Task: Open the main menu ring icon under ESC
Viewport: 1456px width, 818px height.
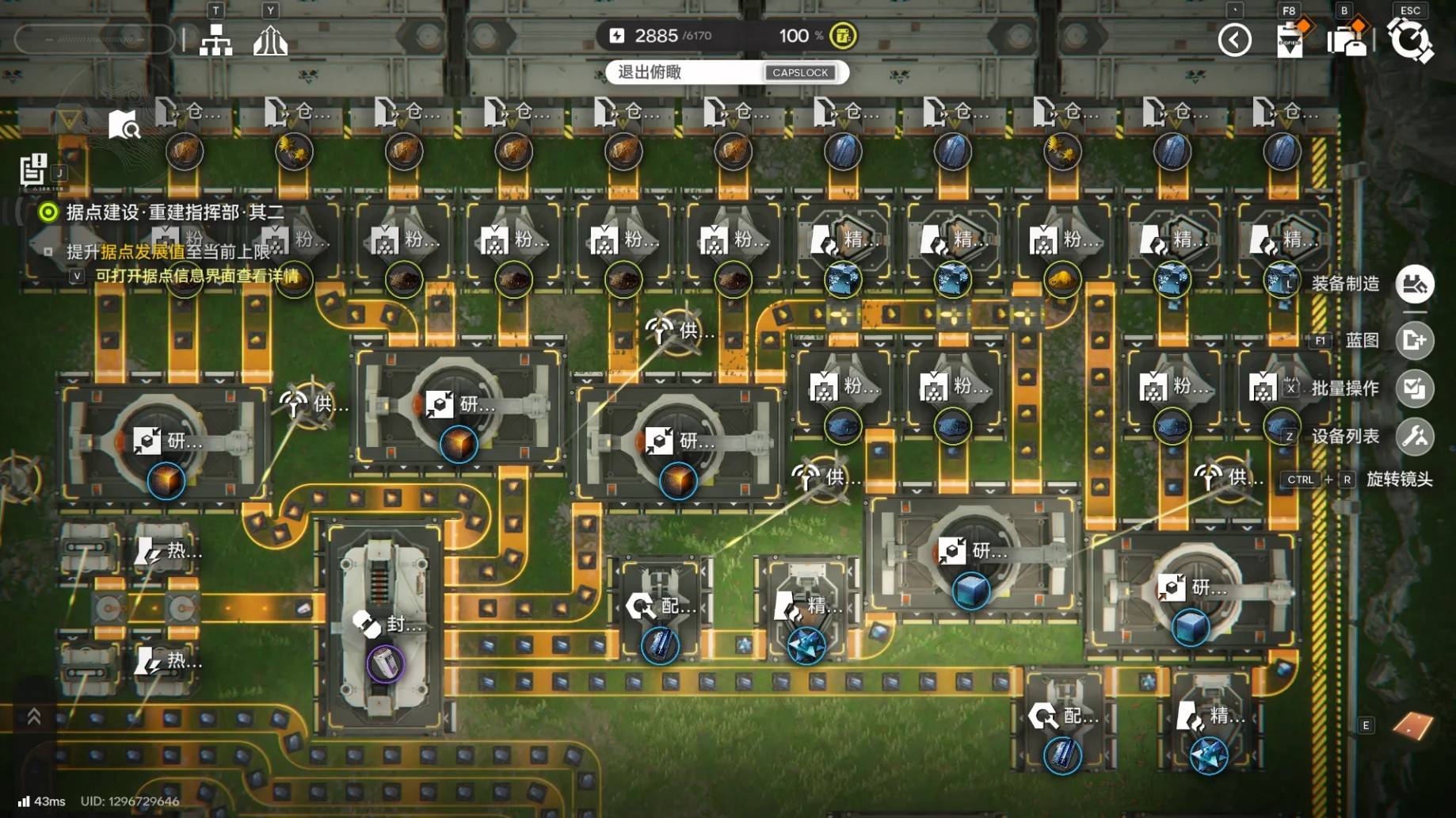Action: pos(1410,40)
